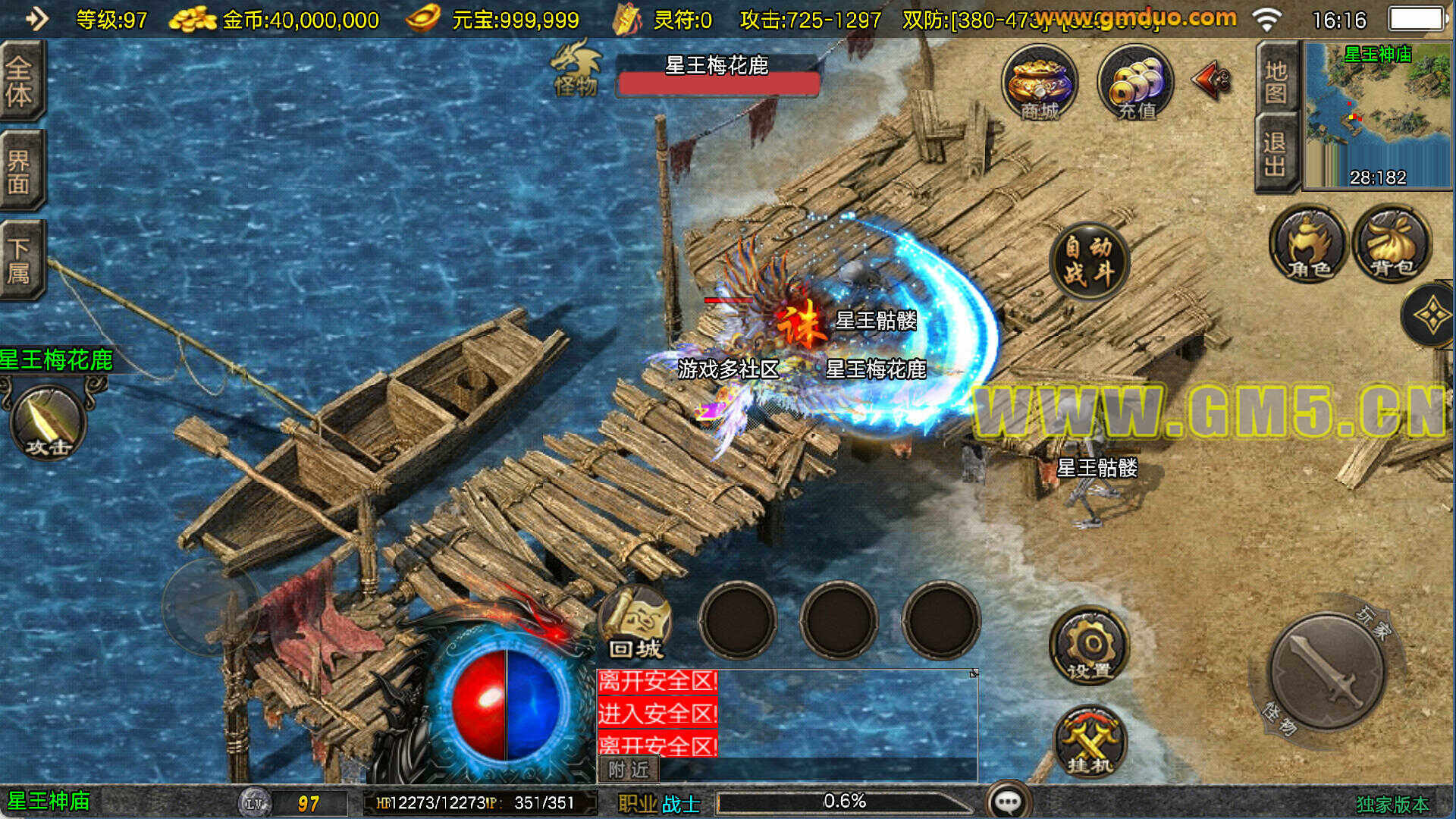Toggle 自动战斗 auto battle
Image resolution: width=1456 pixels, height=819 pixels.
1089,260
